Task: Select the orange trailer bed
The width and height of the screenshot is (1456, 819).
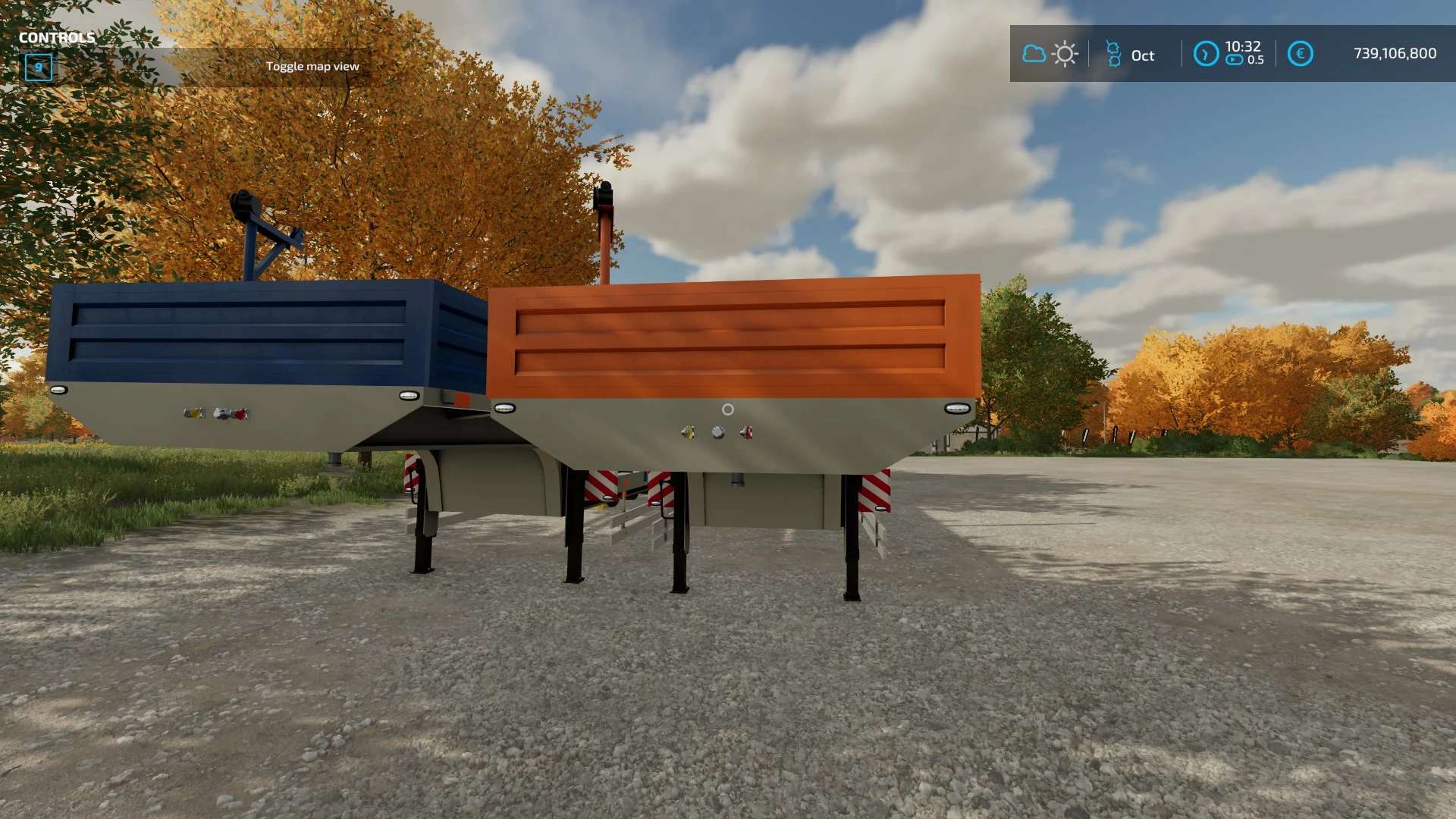Action: click(728, 334)
